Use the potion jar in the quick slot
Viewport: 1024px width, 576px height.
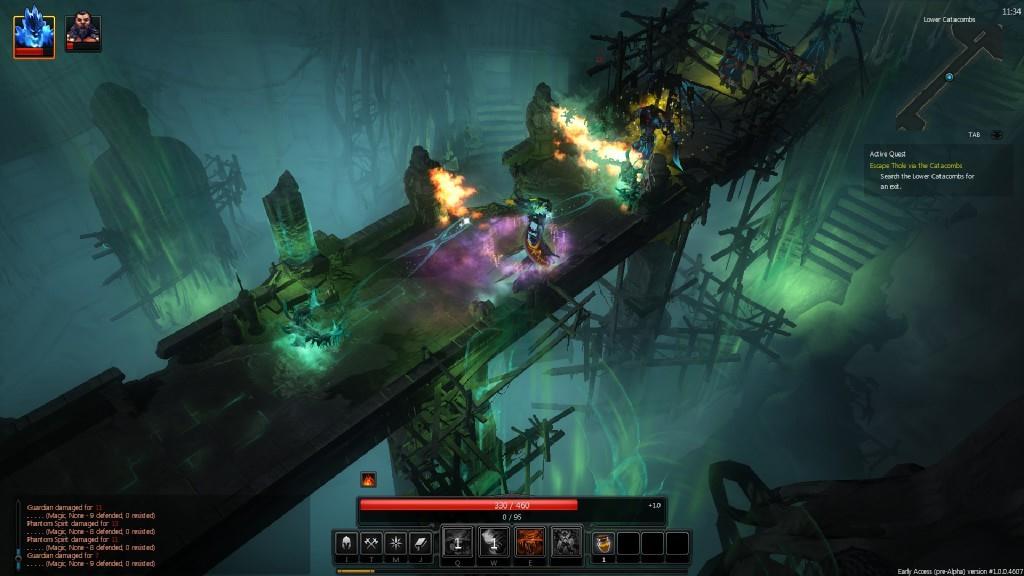603,543
